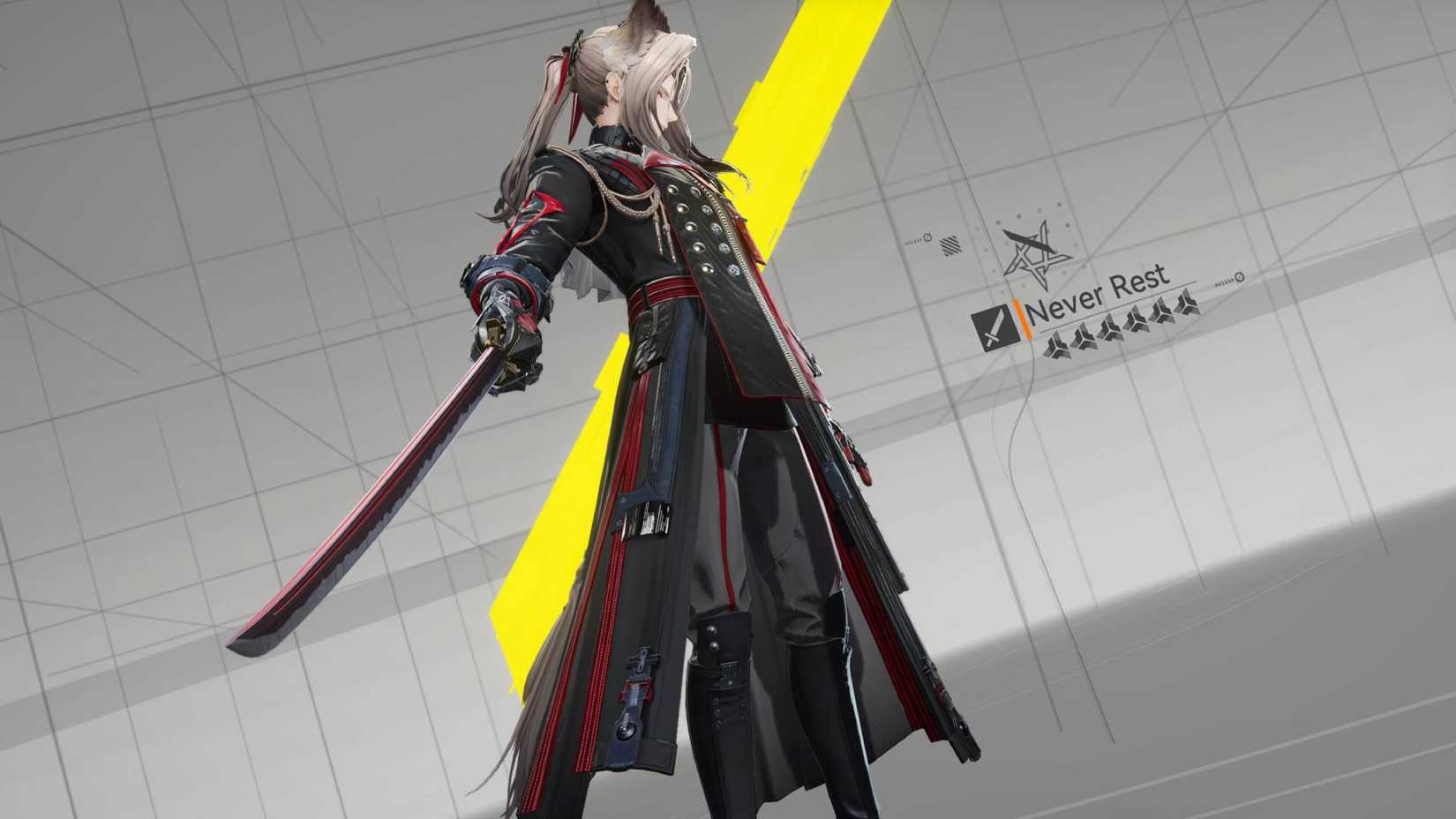Click the diagonal-striped hexagon decoration
This screenshot has height=819, width=1456.
(x=949, y=245)
